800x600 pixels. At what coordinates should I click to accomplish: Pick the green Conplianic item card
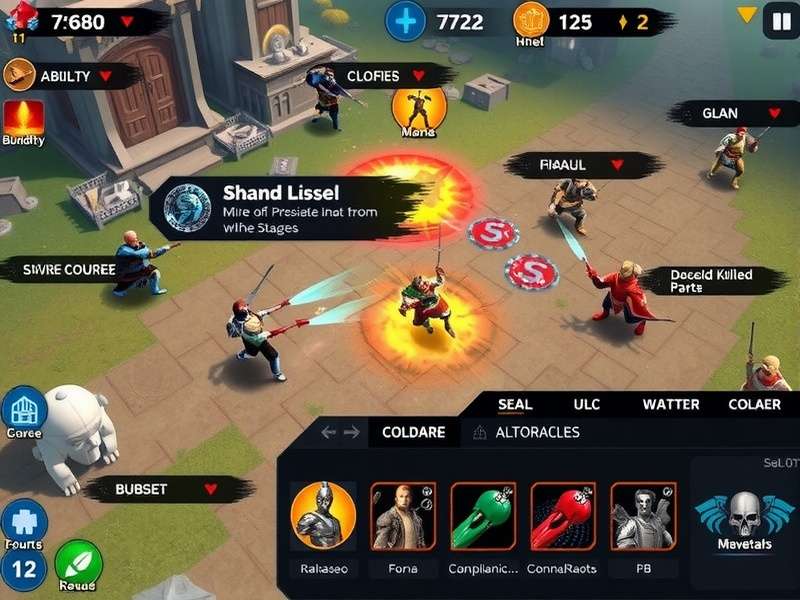[x=483, y=515]
